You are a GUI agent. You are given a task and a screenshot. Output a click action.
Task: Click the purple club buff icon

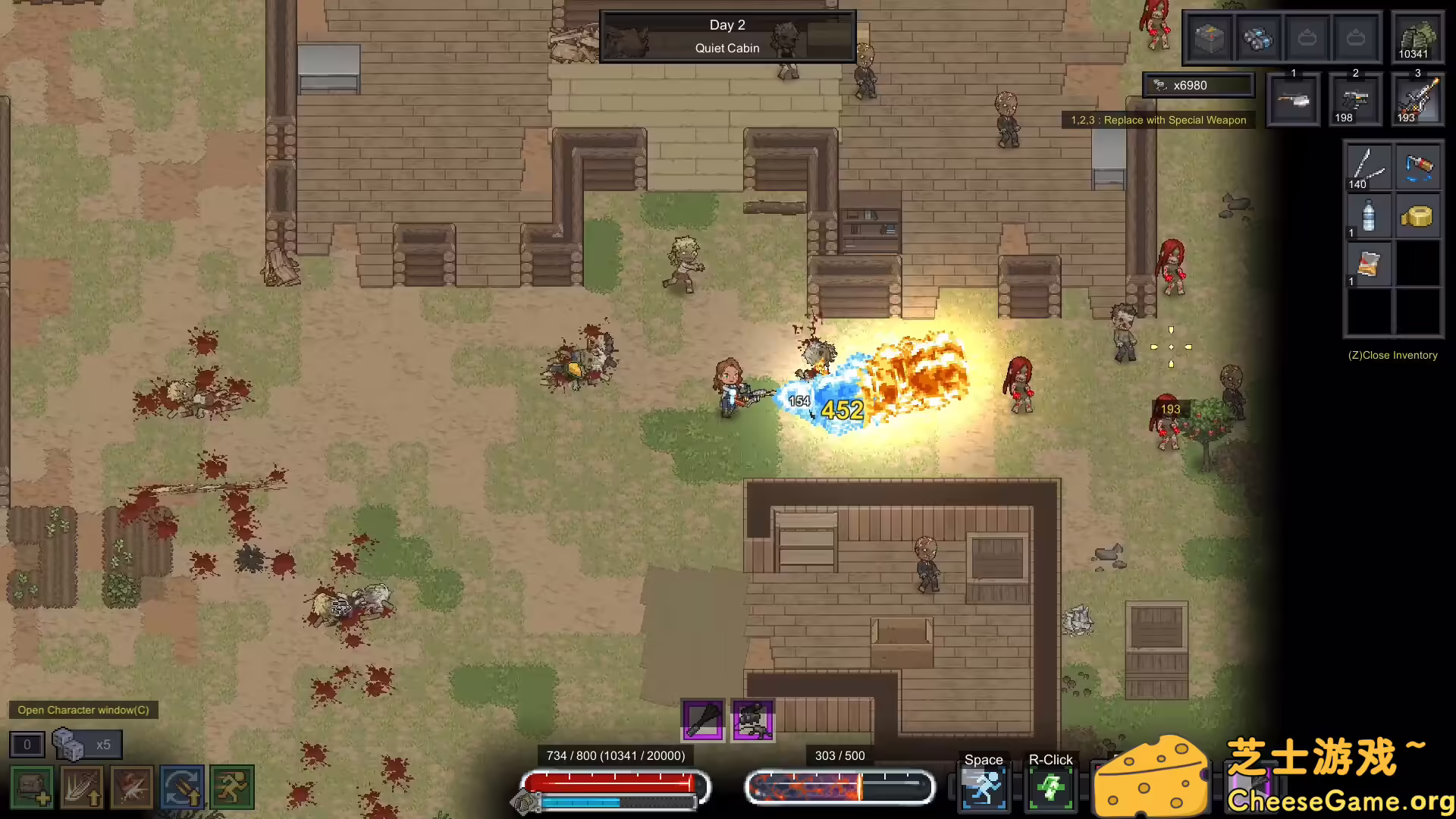pyautogui.click(x=703, y=719)
